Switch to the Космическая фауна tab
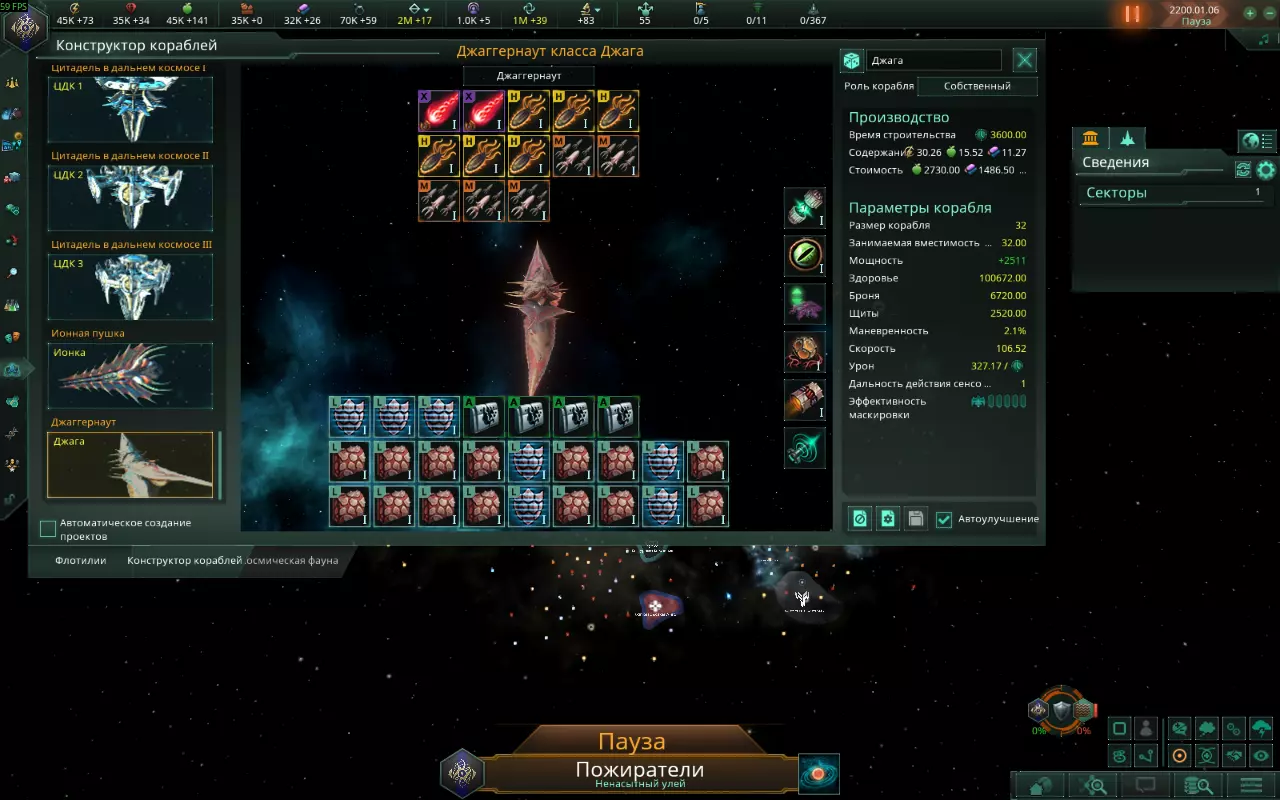Viewport: 1280px width, 800px height. pos(293,560)
